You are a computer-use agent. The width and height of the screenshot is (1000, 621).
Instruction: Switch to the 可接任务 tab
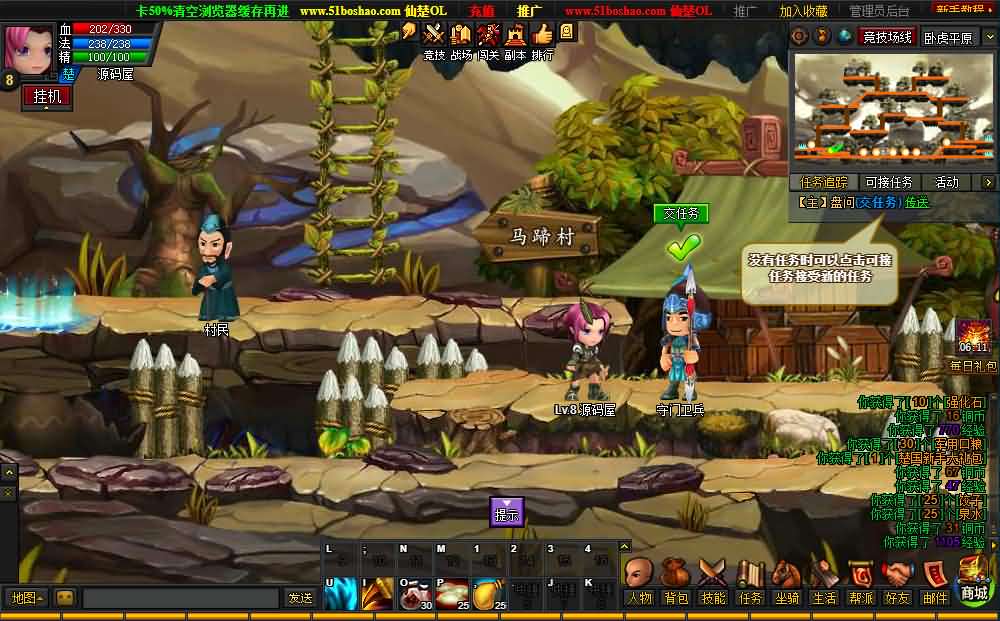pyautogui.click(x=888, y=182)
